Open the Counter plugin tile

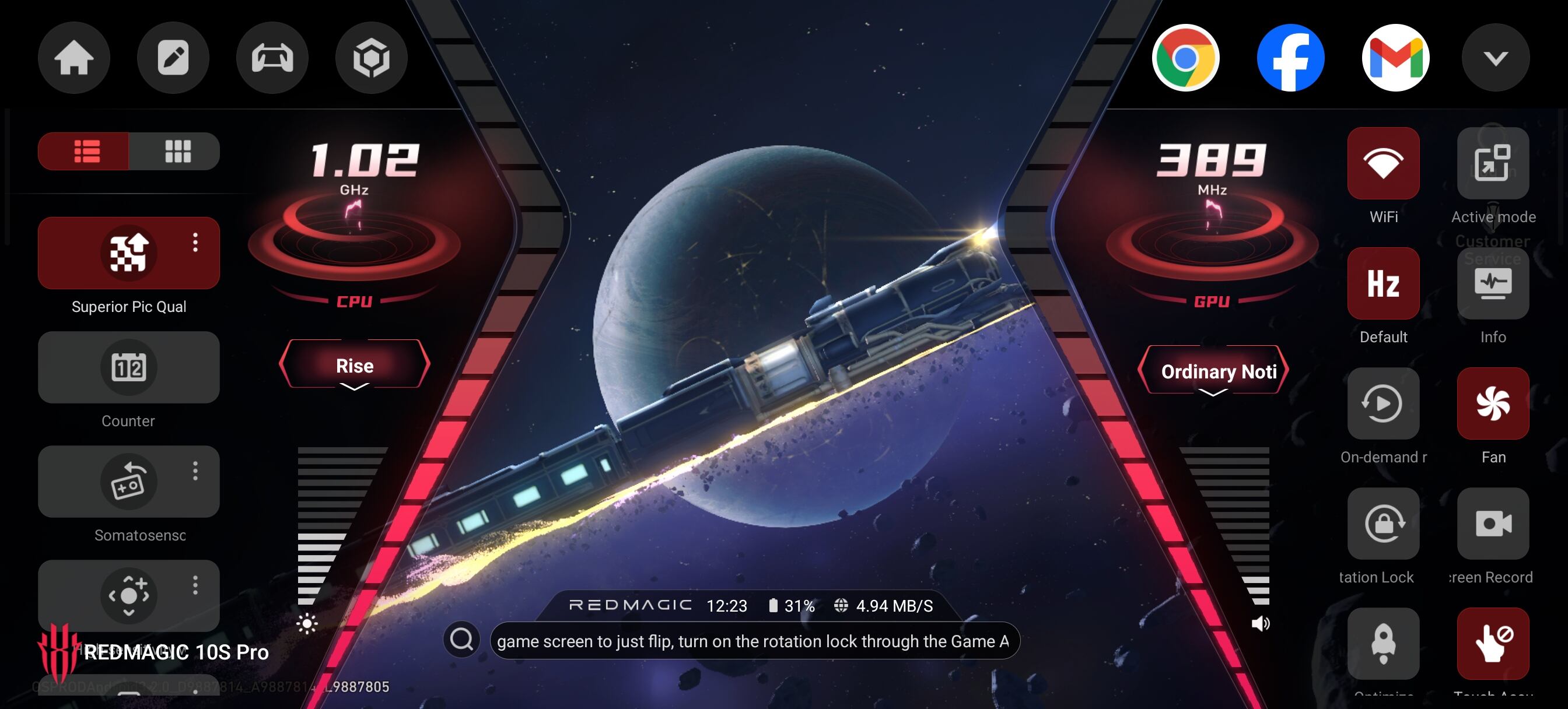tap(128, 367)
